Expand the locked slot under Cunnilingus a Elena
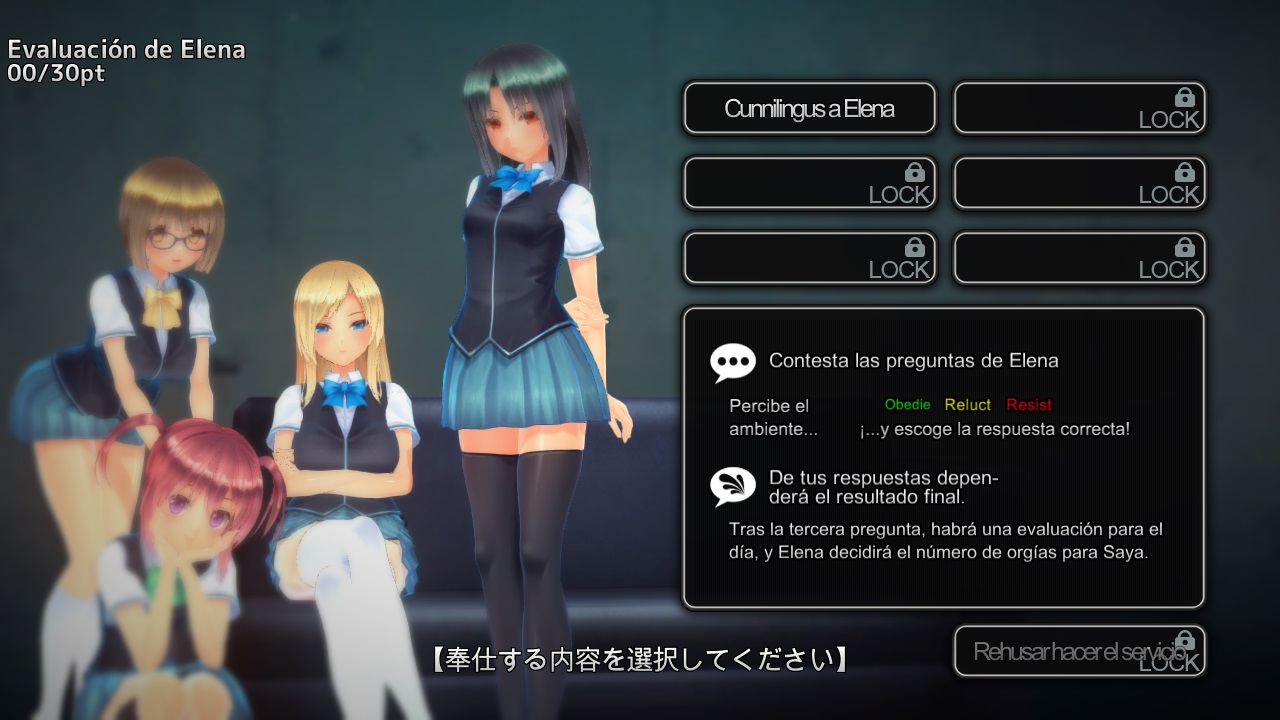This screenshot has height=720, width=1280. (x=810, y=183)
